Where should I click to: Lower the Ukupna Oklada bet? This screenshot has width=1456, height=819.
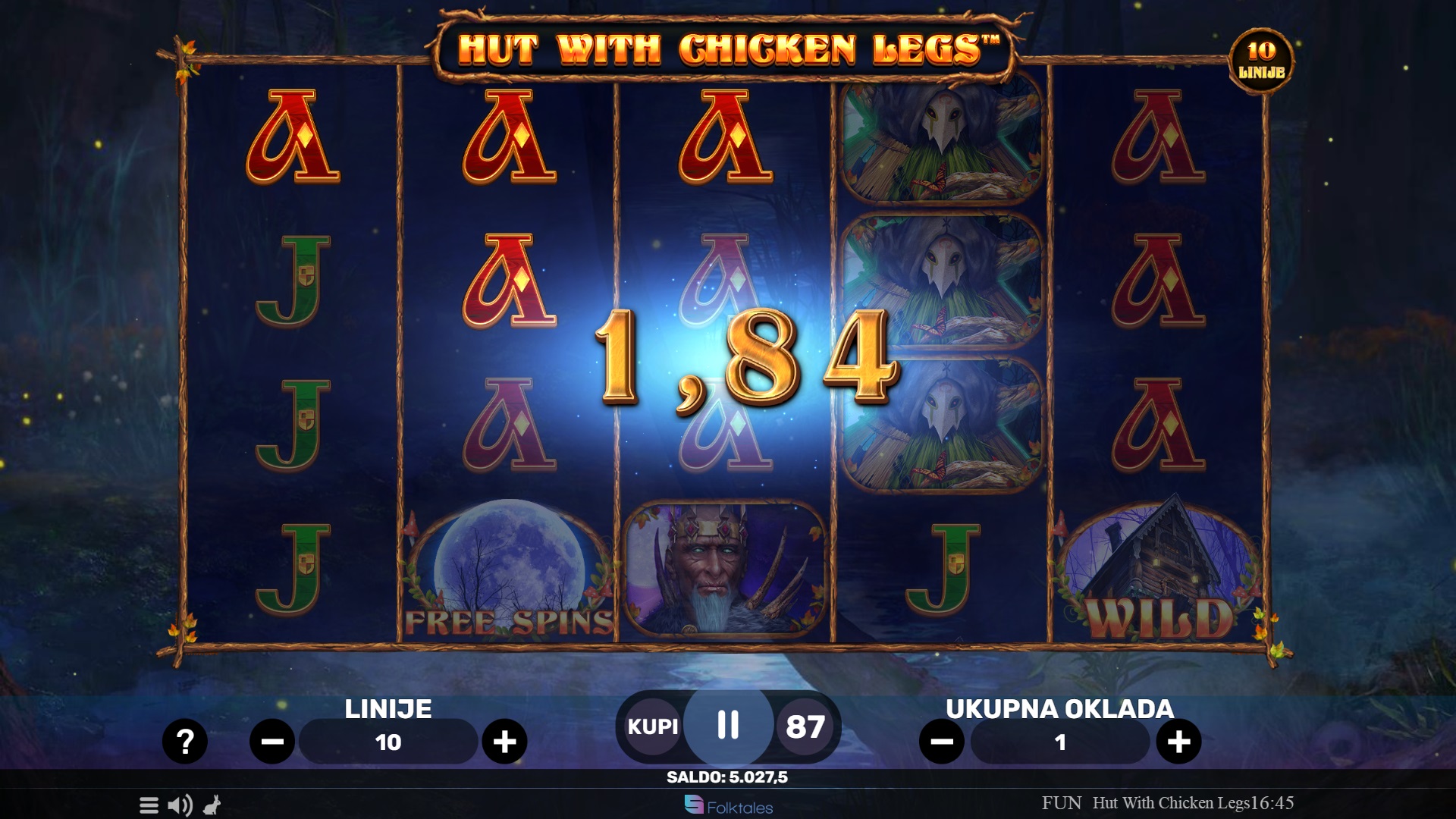[x=942, y=741]
